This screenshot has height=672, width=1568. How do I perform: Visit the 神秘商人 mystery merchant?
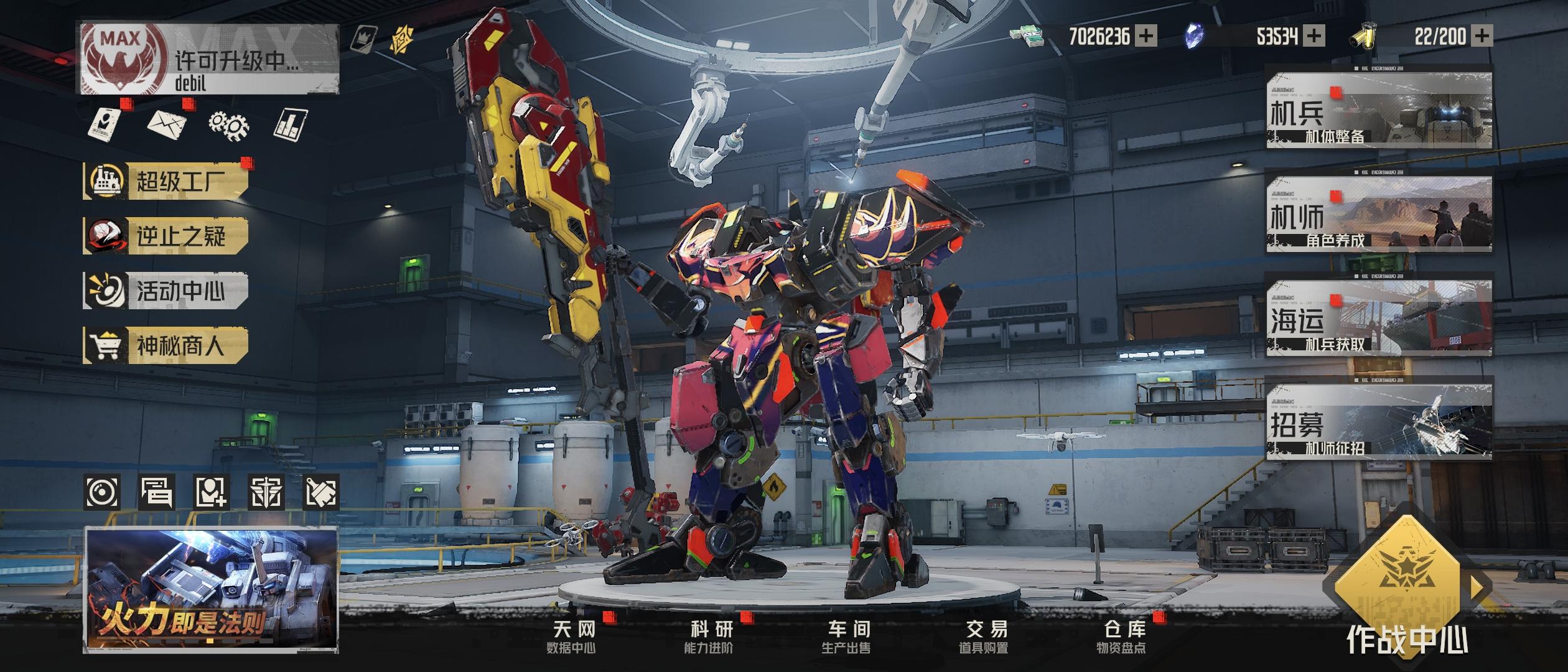point(166,345)
